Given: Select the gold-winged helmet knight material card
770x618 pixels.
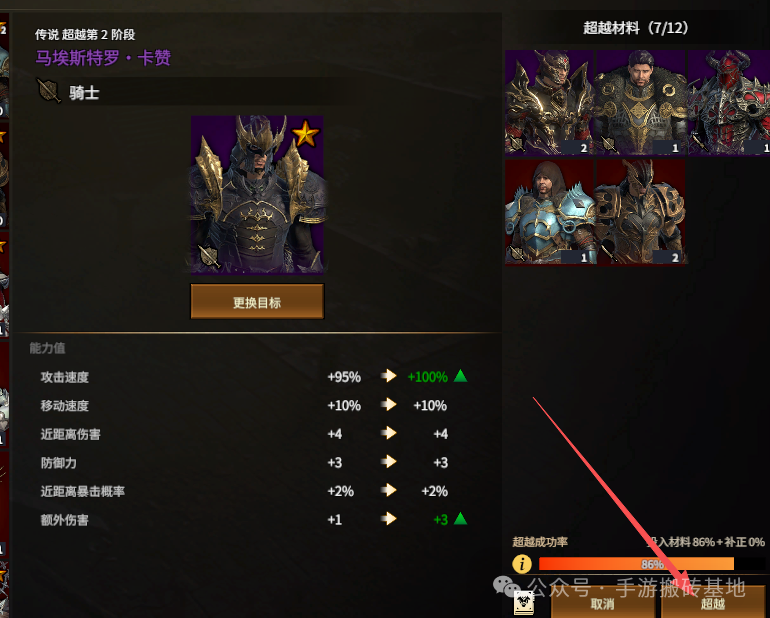Looking at the screenshot, I should click(550, 104).
